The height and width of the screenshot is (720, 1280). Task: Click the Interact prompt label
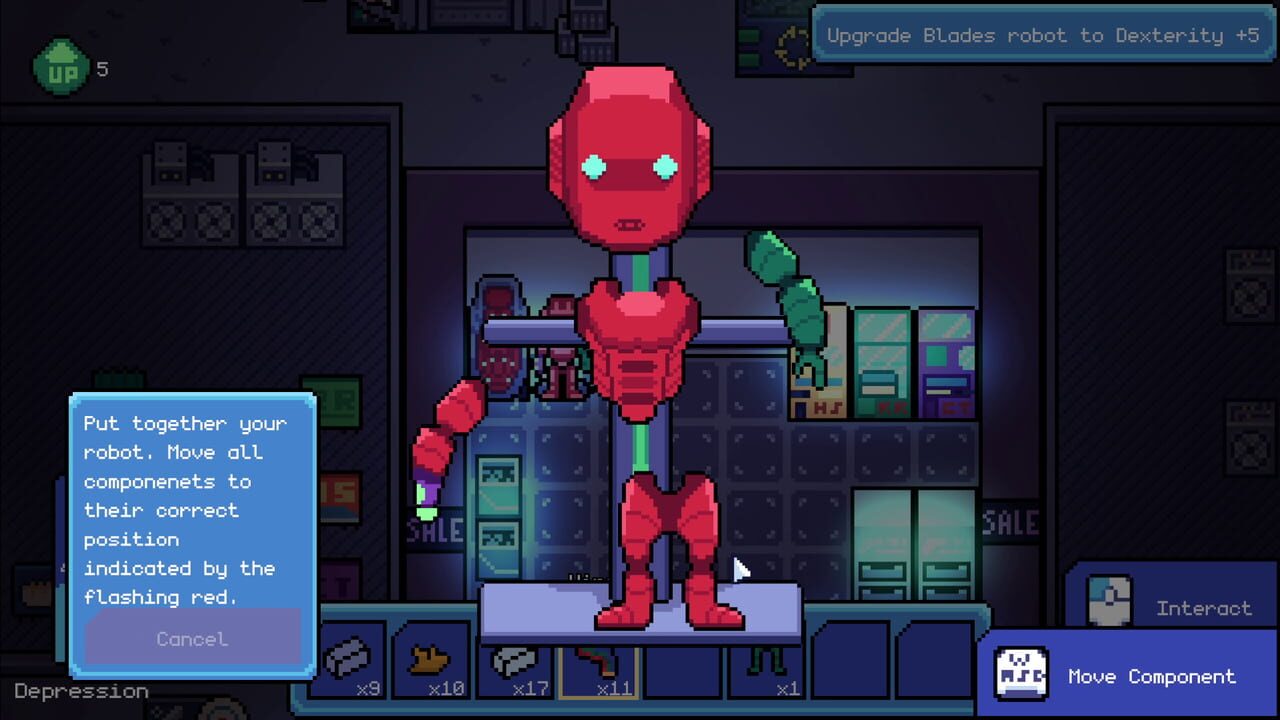1204,609
